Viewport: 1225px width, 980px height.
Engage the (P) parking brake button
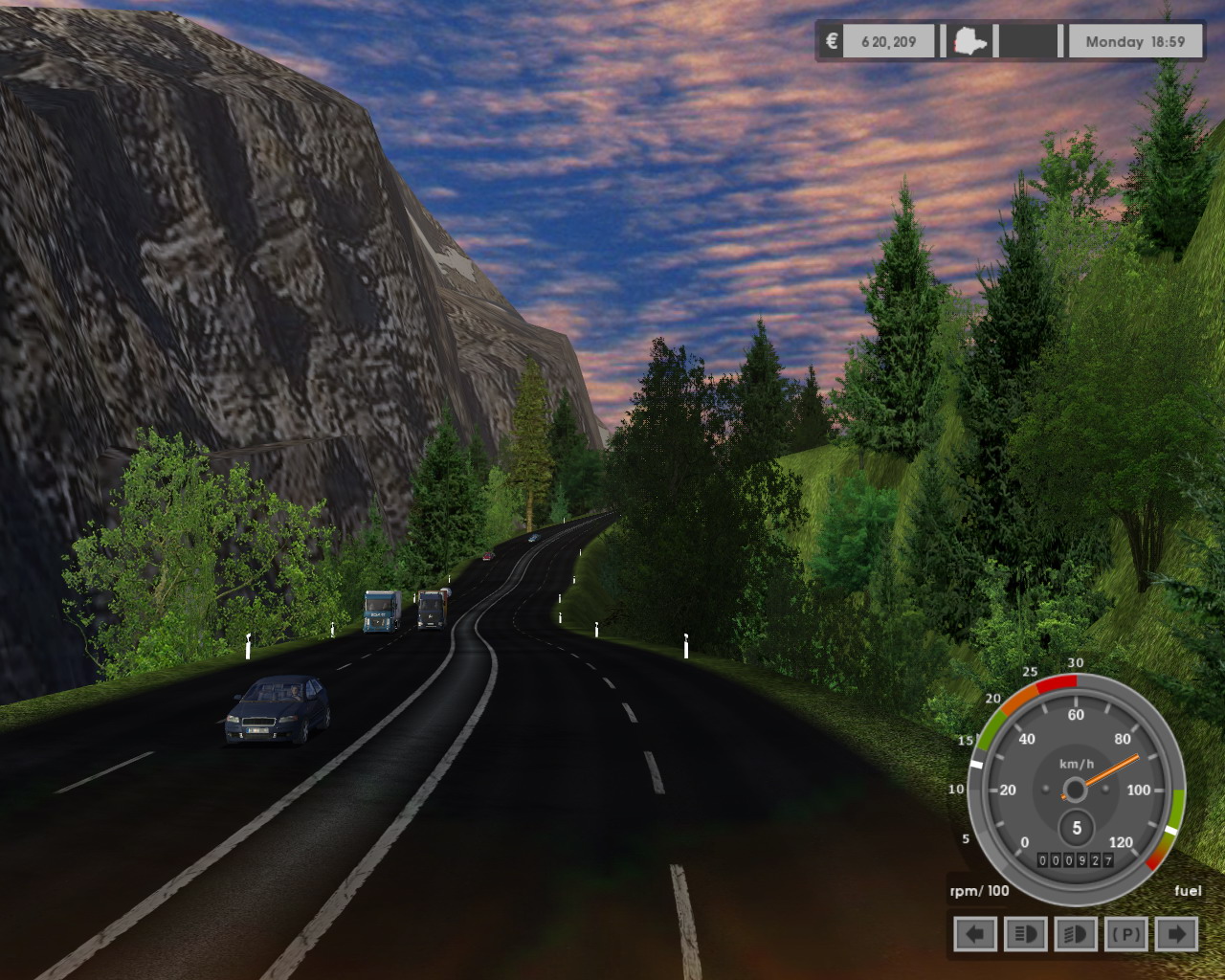coord(1126,934)
